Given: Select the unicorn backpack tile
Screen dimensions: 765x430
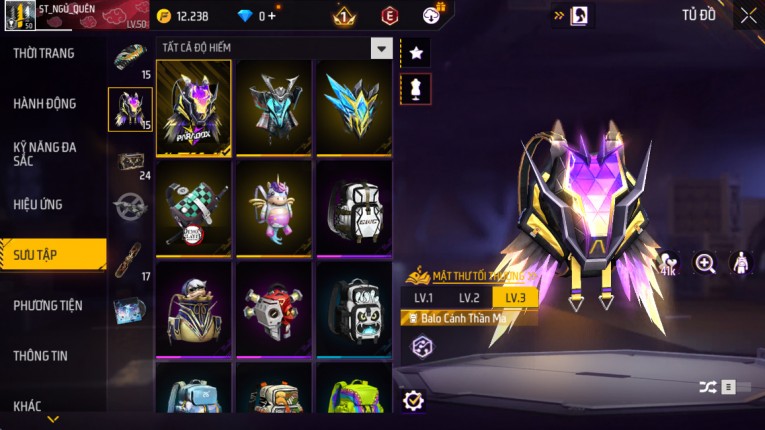Looking at the screenshot, I should point(274,207).
